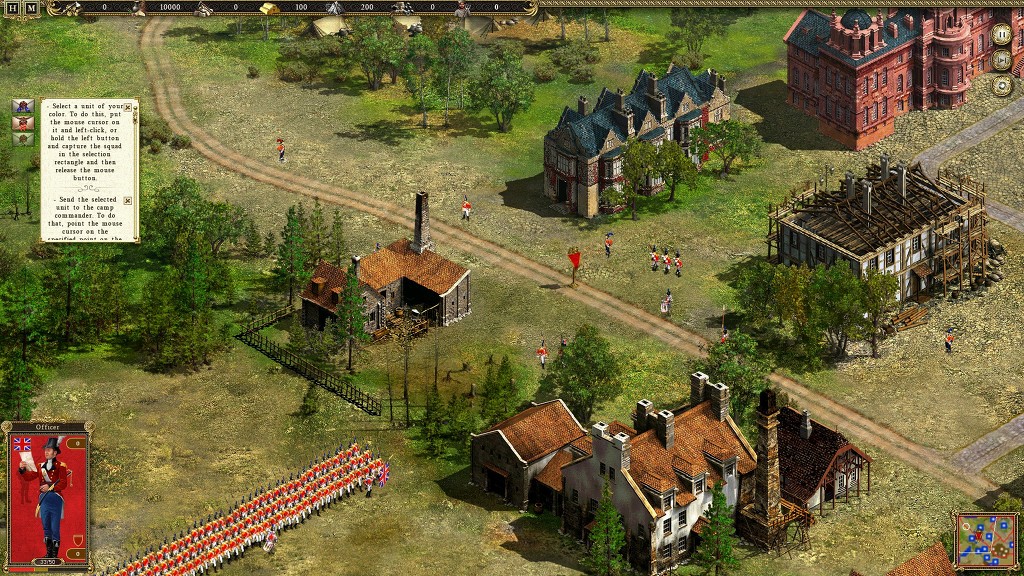Pause the game with the round pause button
The image size is (1024, 576).
click(1001, 34)
